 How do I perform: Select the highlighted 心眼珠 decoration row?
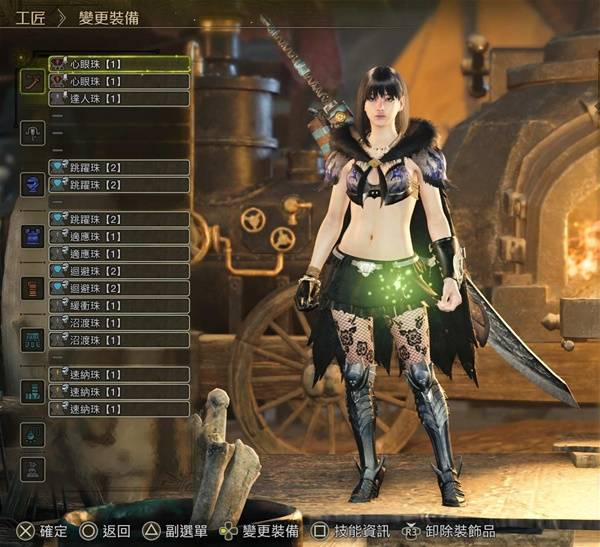coord(118,63)
